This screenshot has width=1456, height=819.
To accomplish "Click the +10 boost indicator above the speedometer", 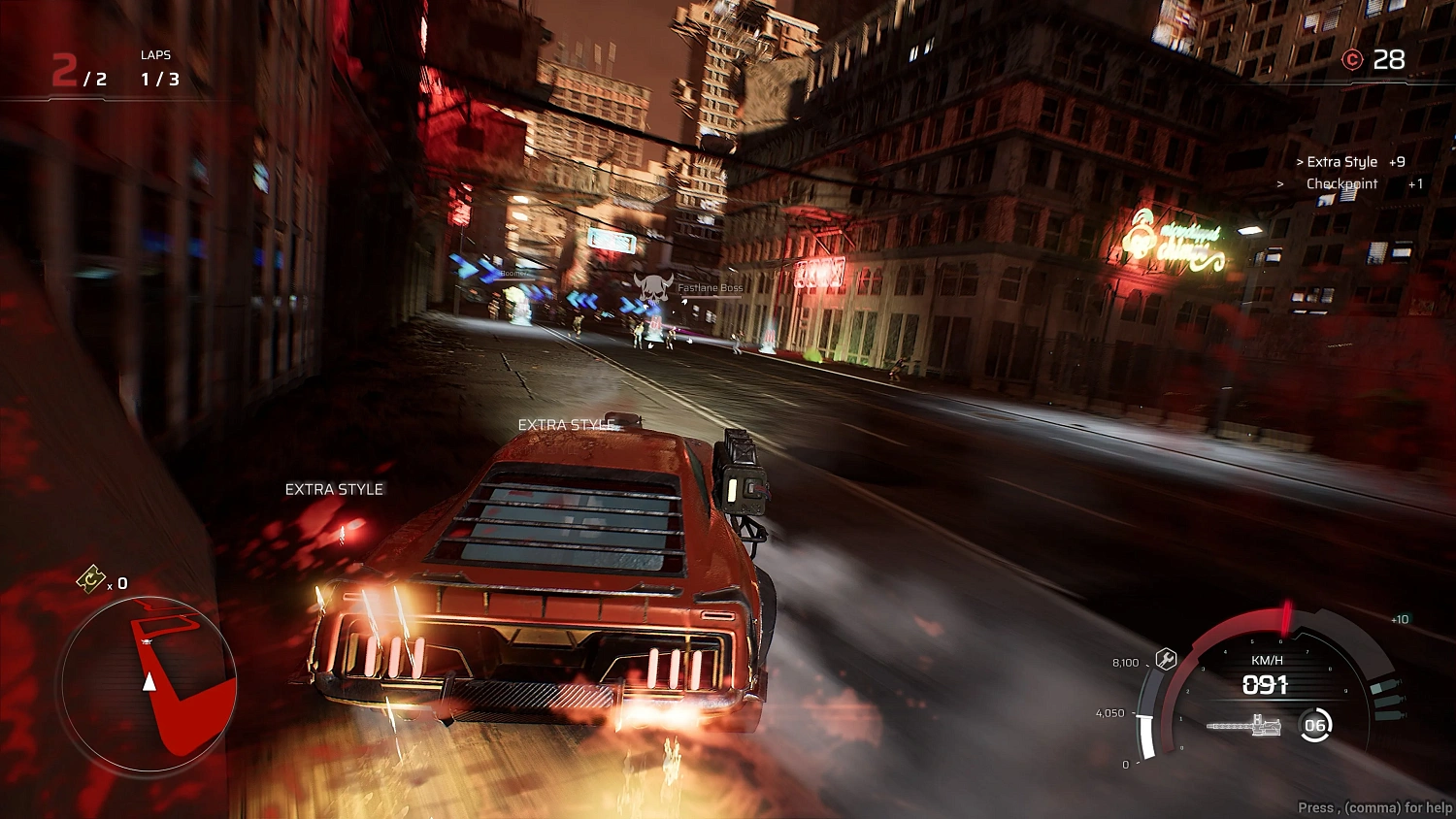I will pos(1398,618).
